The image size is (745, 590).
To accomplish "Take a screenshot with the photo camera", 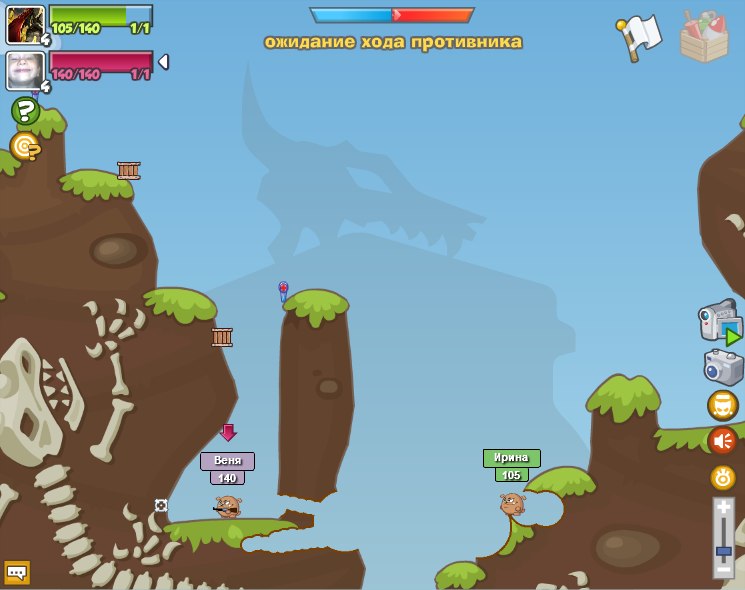I will (x=723, y=367).
